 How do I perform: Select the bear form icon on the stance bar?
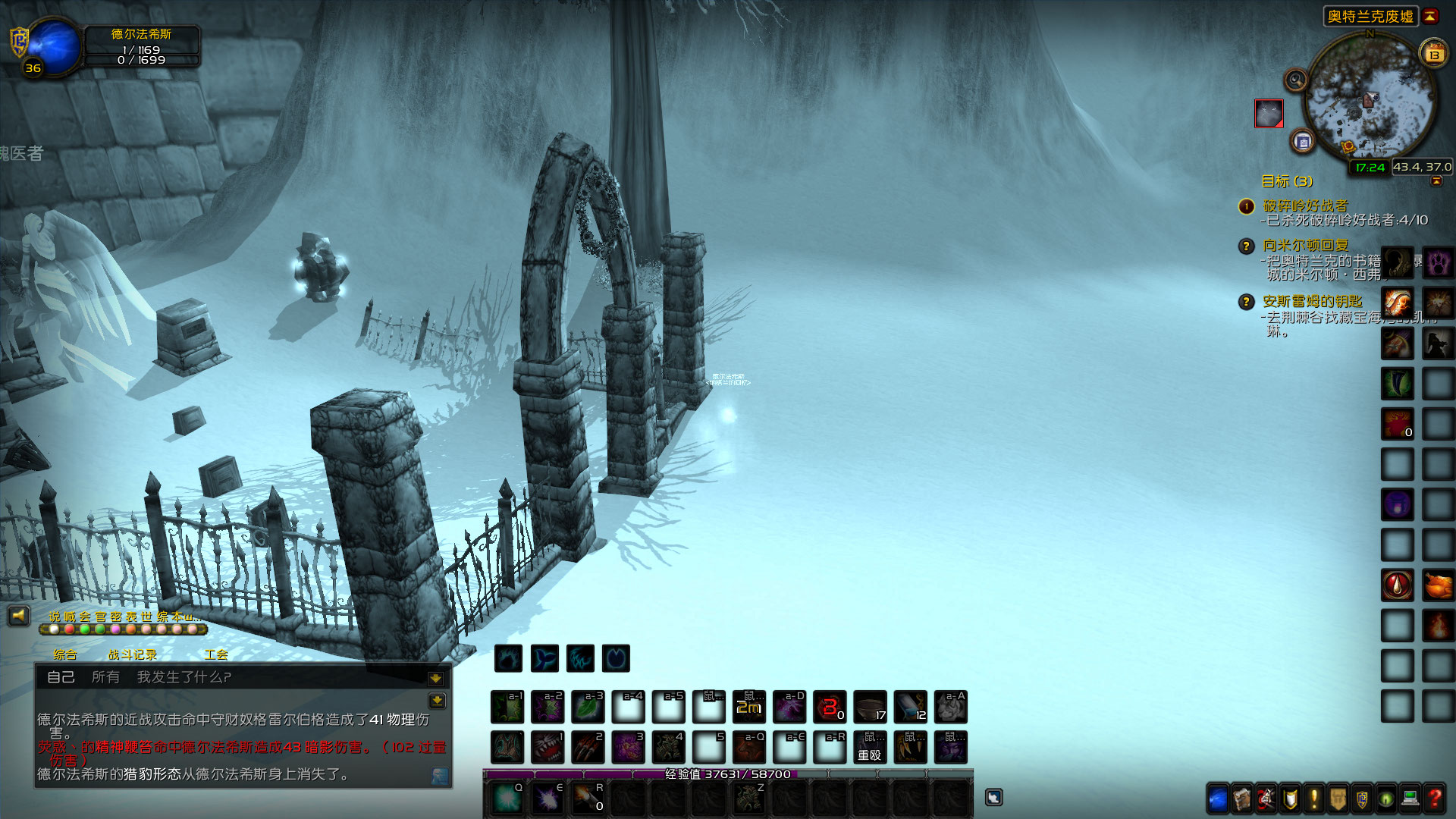(508, 658)
